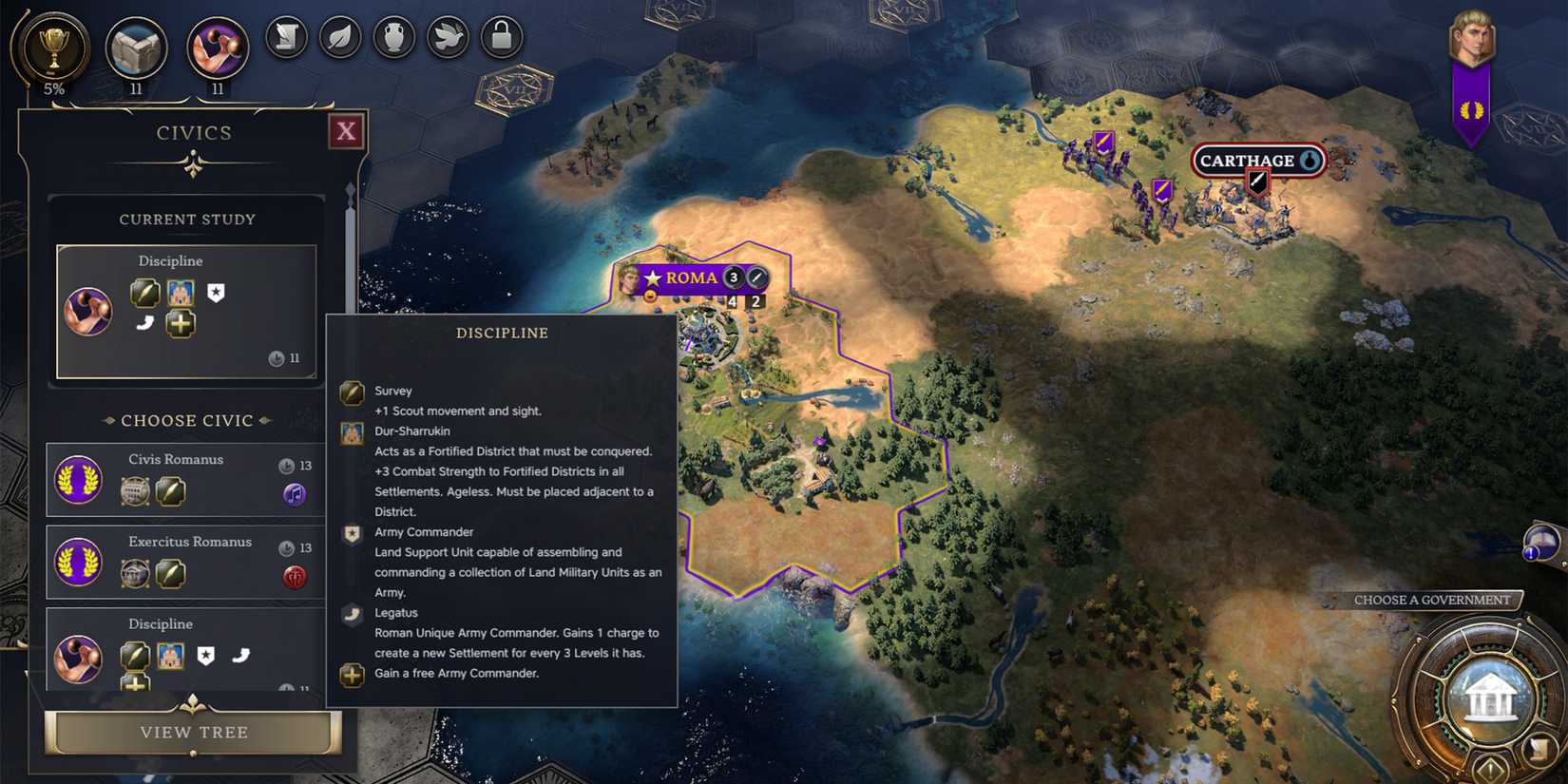Click the dove diplomacy icon

(448, 38)
